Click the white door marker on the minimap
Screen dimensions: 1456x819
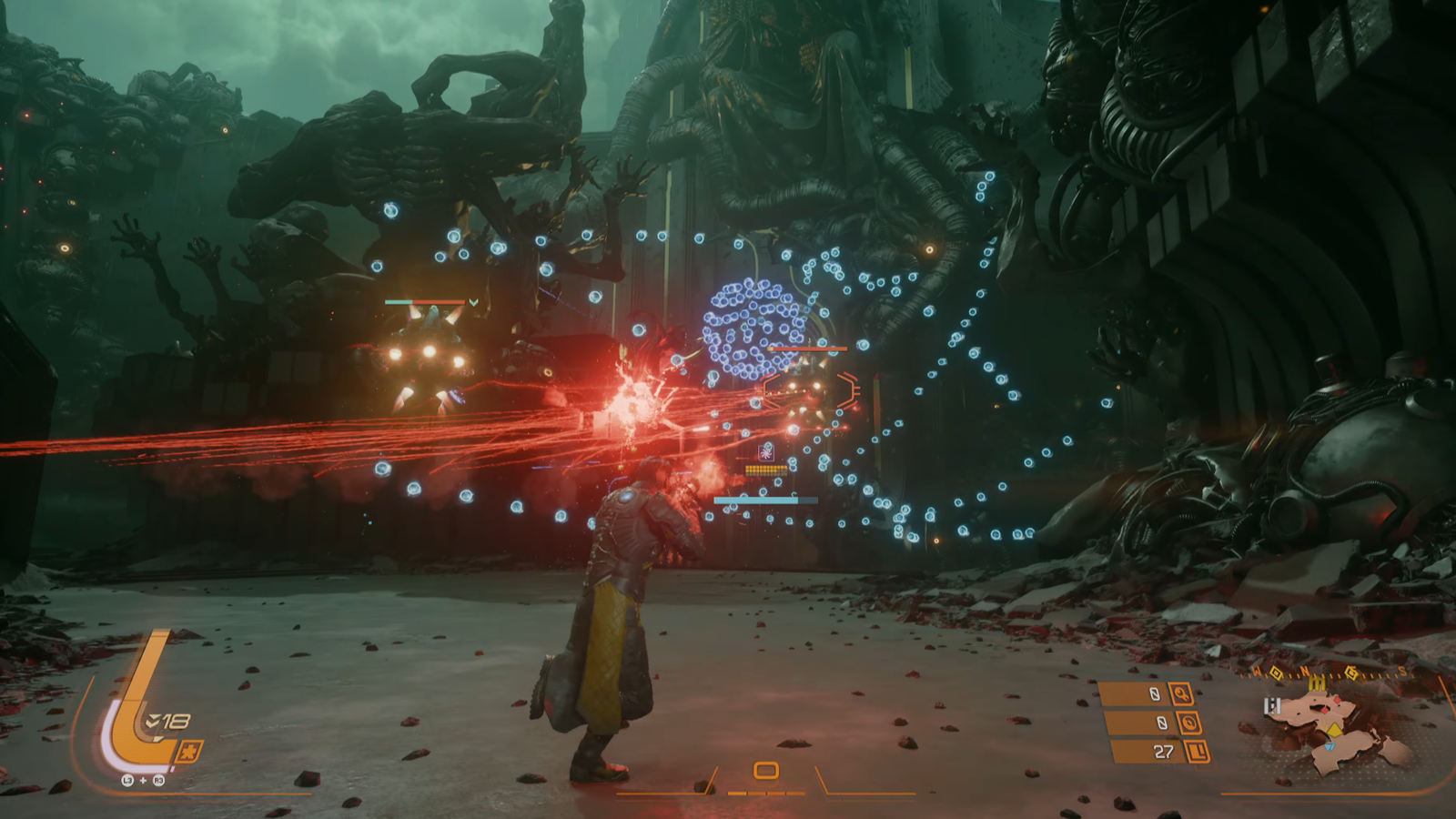point(1272,705)
